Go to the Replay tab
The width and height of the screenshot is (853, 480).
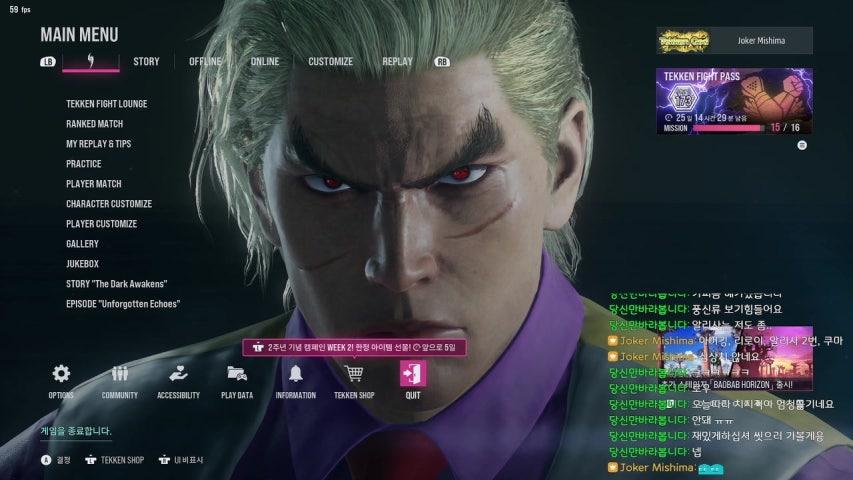[397, 62]
